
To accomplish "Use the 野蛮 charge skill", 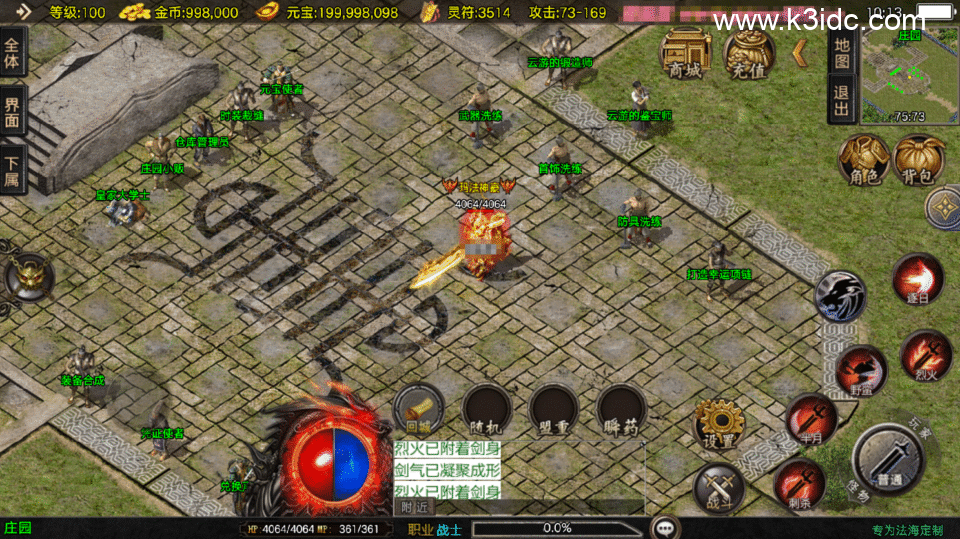I will point(860,370).
